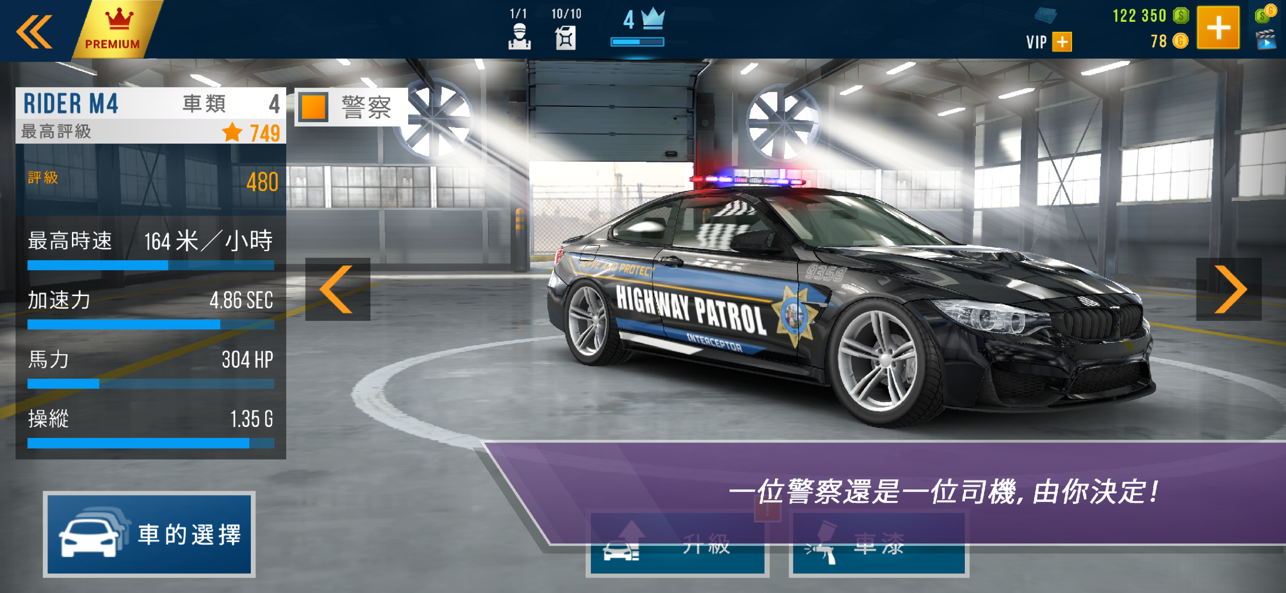Toggle the 警察 (police) checkbox

[x=314, y=107]
